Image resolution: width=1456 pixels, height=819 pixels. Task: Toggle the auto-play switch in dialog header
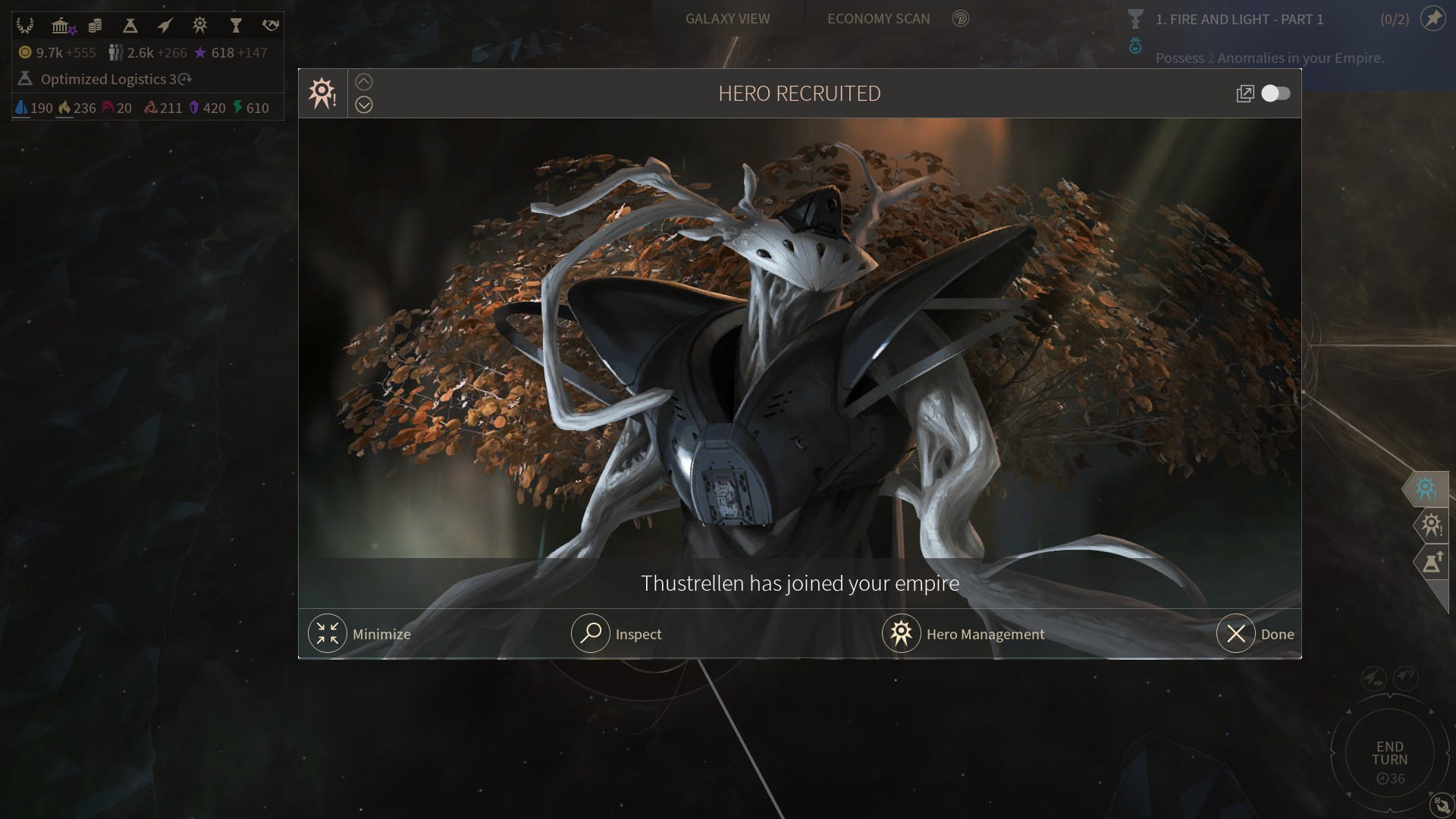(1277, 93)
